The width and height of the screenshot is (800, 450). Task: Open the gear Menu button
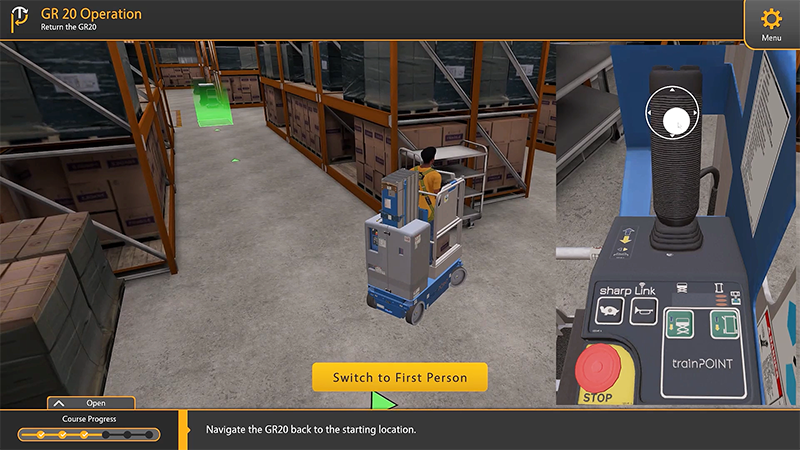771,22
